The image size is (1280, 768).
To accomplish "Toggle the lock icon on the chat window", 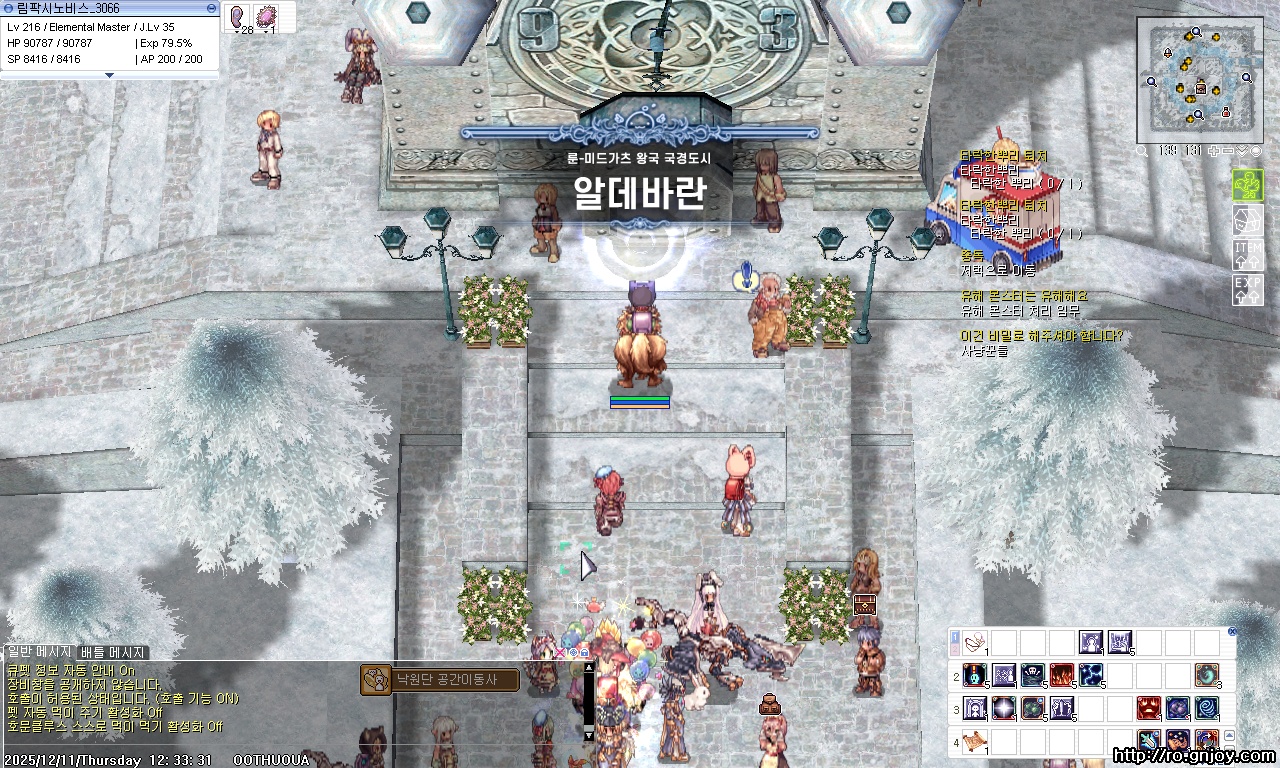I will (584, 653).
